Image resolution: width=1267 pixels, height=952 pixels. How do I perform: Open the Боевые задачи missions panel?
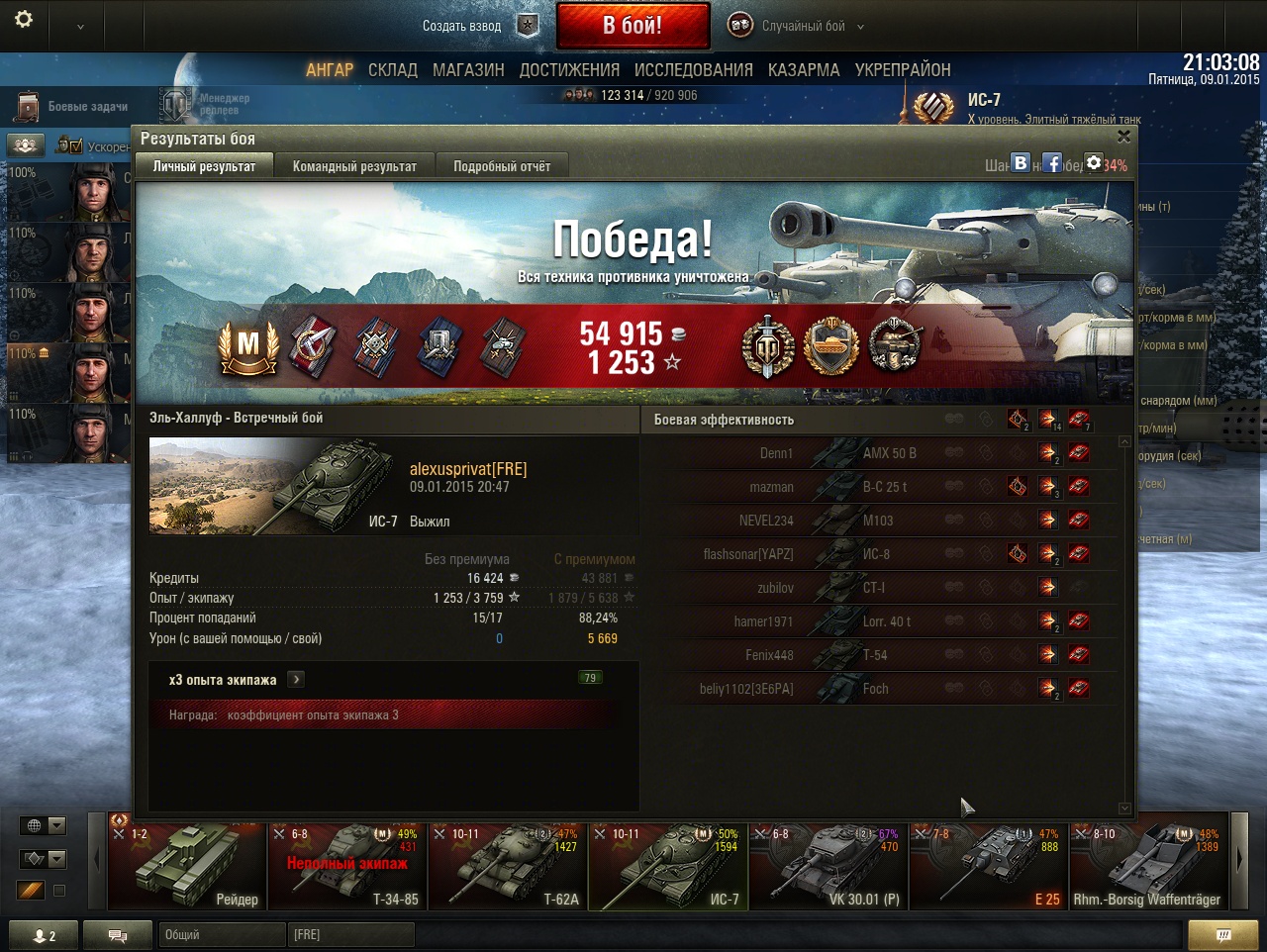tap(74, 106)
